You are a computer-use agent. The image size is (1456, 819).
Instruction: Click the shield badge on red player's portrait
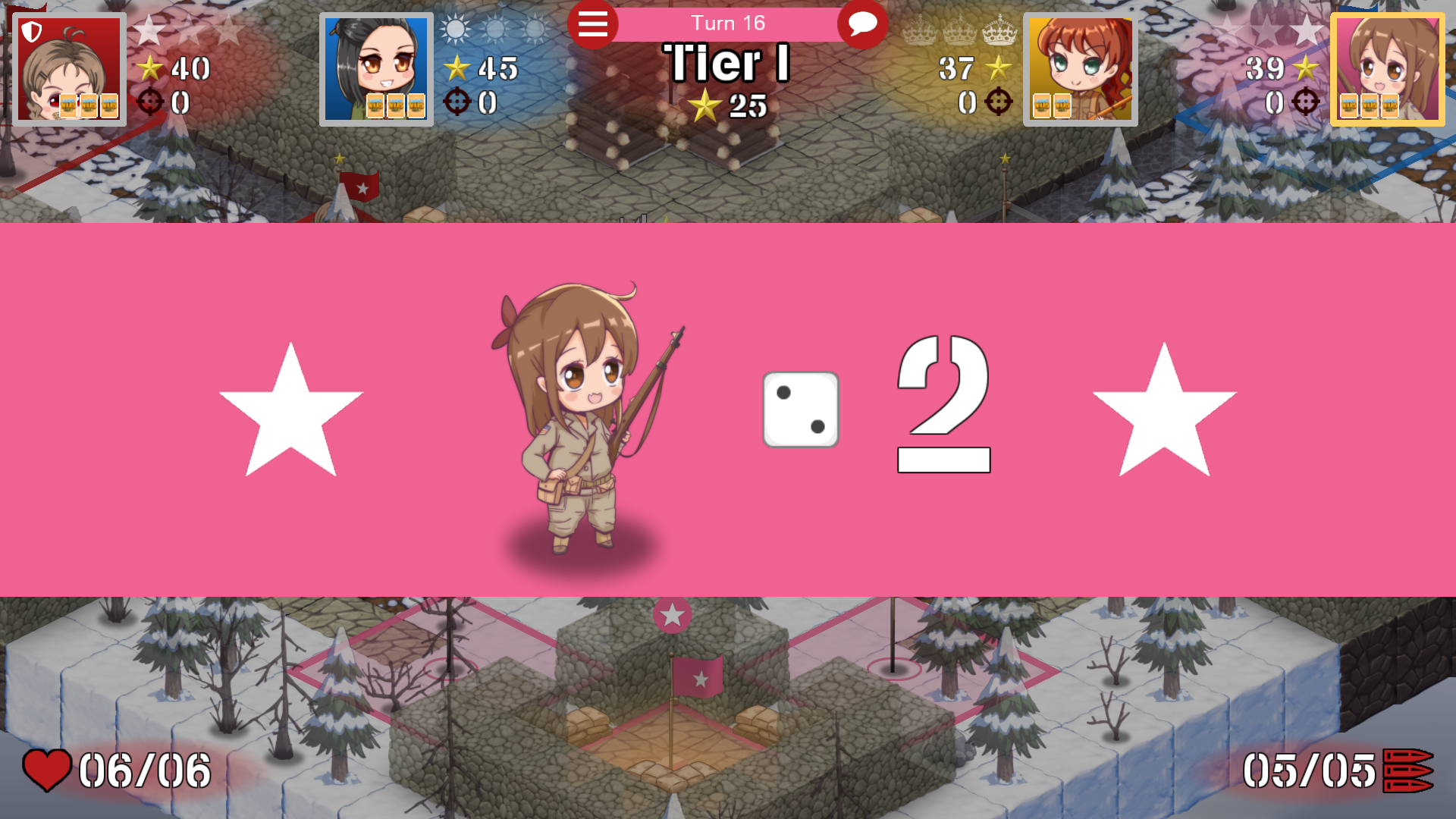[x=30, y=32]
